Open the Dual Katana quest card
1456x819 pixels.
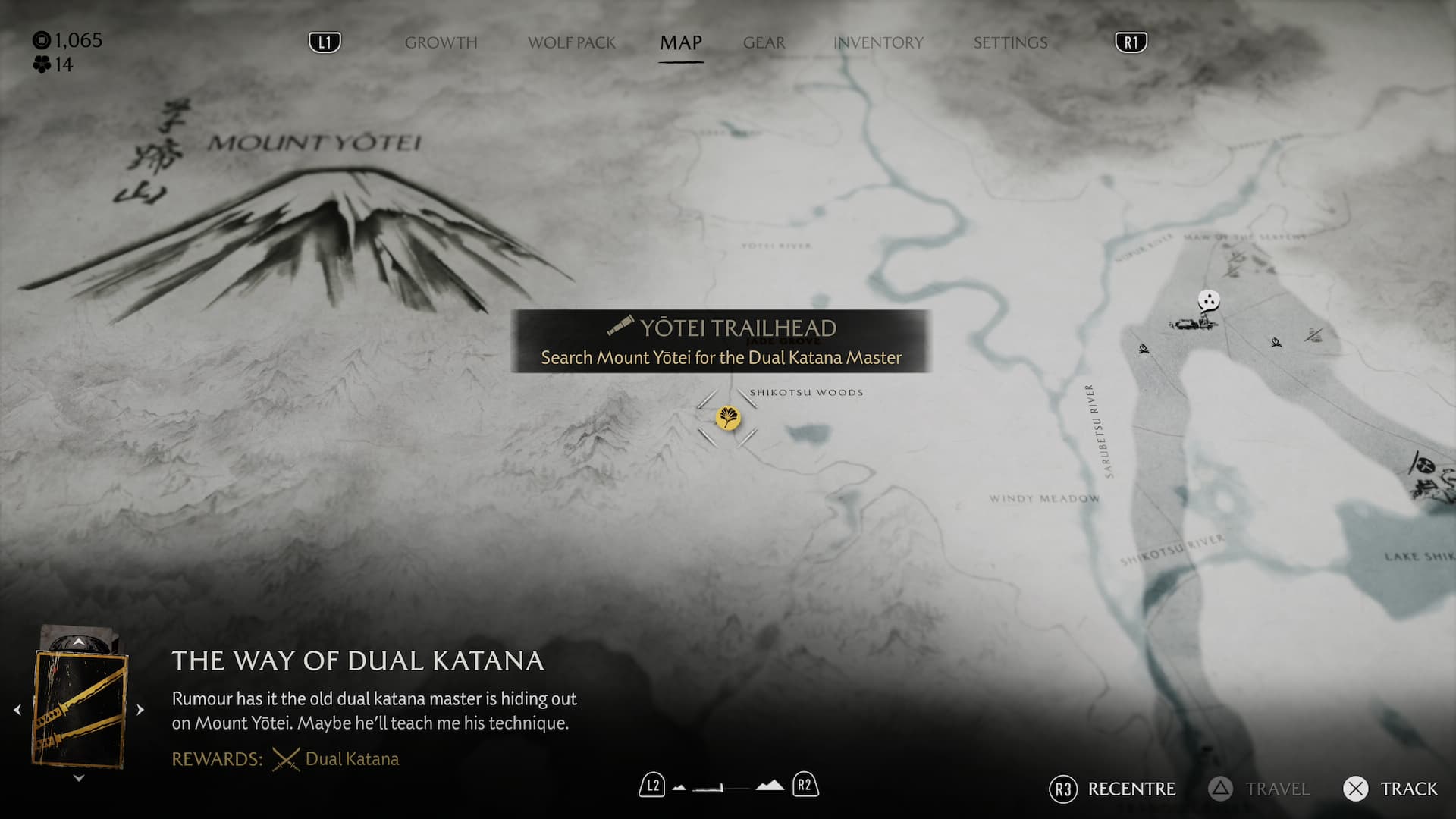tap(80, 709)
